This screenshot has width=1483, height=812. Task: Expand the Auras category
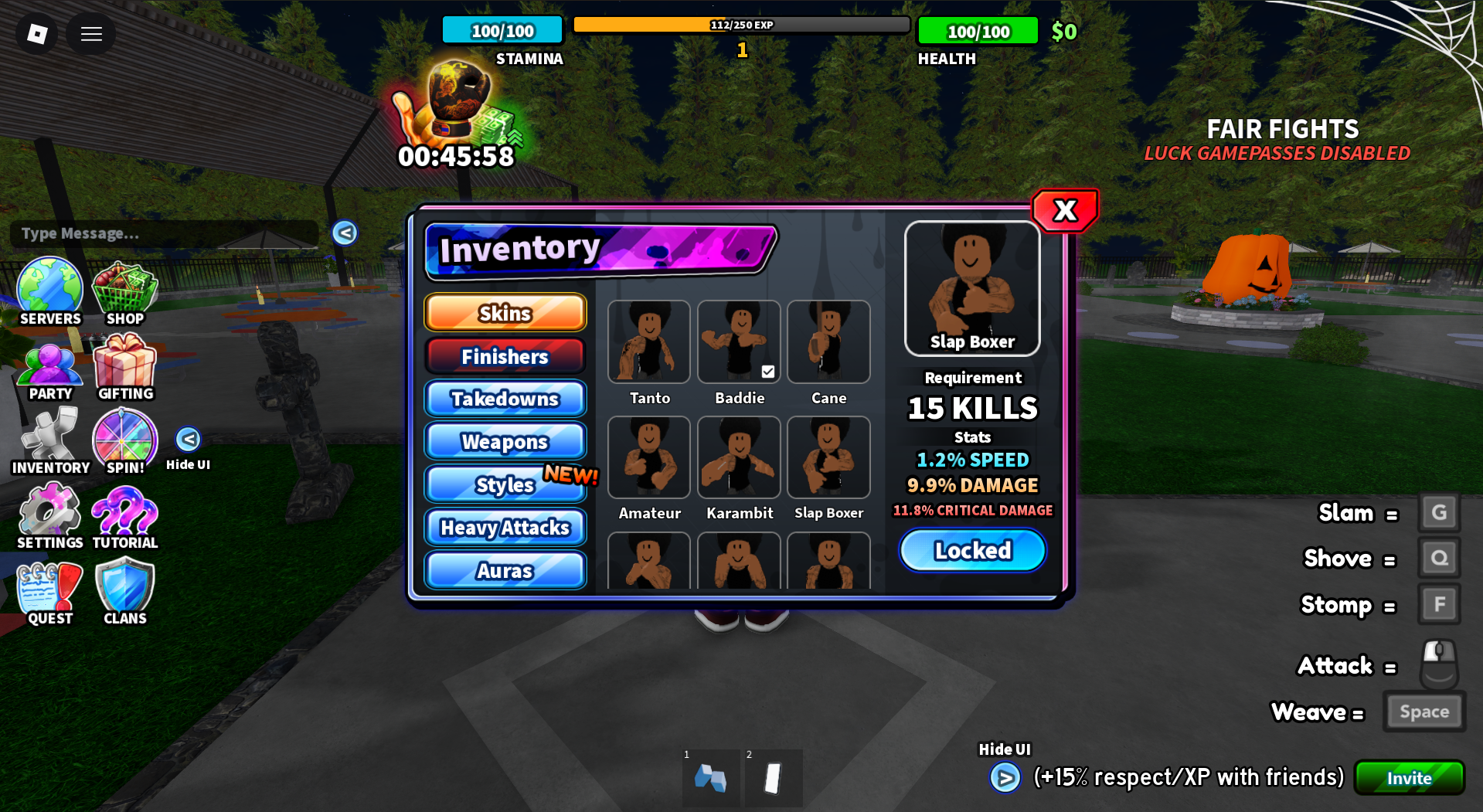[x=505, y=570]
